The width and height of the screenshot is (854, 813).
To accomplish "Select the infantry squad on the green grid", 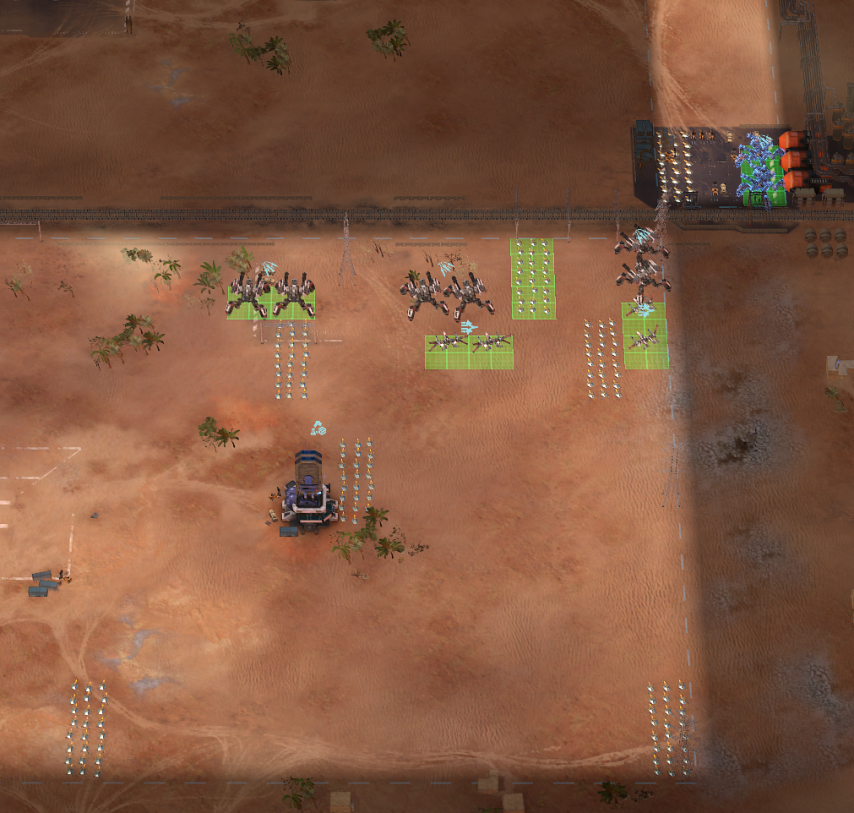I will [x=532, y=279].
